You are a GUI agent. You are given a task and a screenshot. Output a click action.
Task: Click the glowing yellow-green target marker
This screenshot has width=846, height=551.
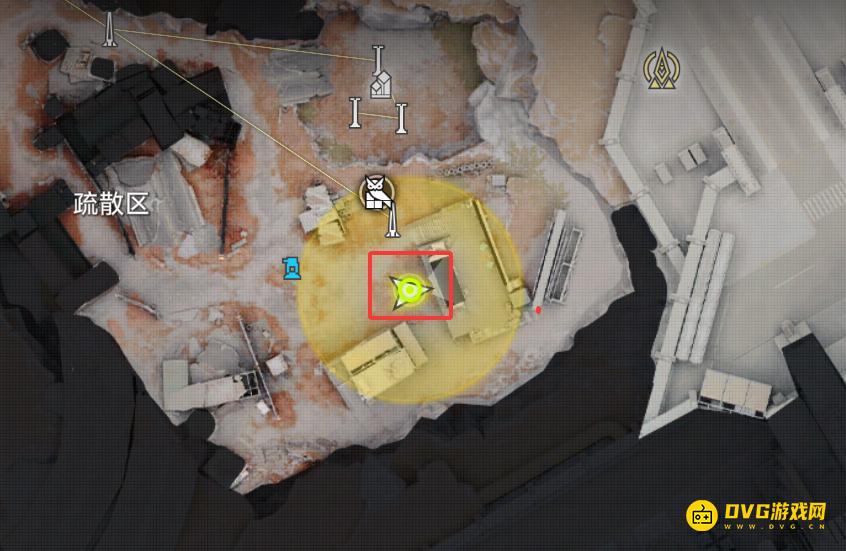click(x=408, y=291)
